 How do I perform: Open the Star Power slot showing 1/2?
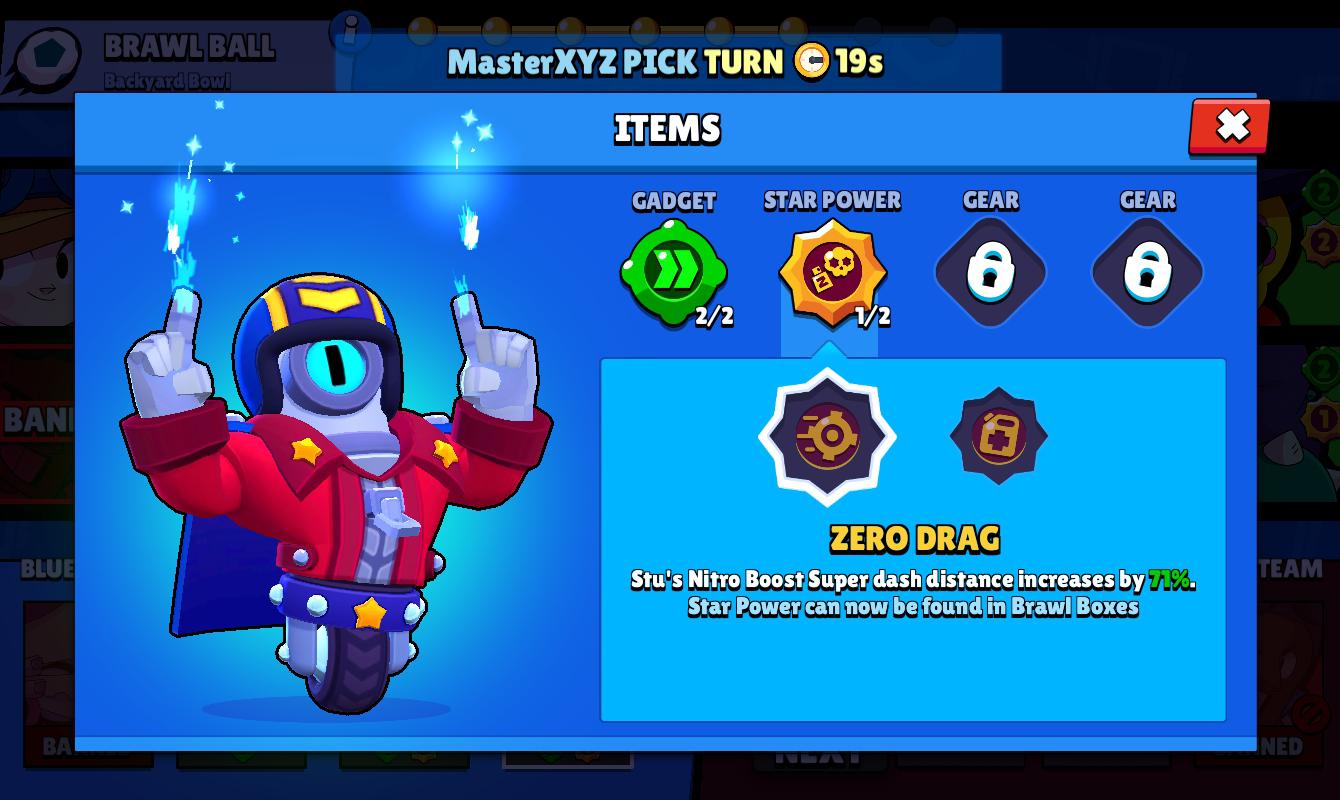coord(833,270)
